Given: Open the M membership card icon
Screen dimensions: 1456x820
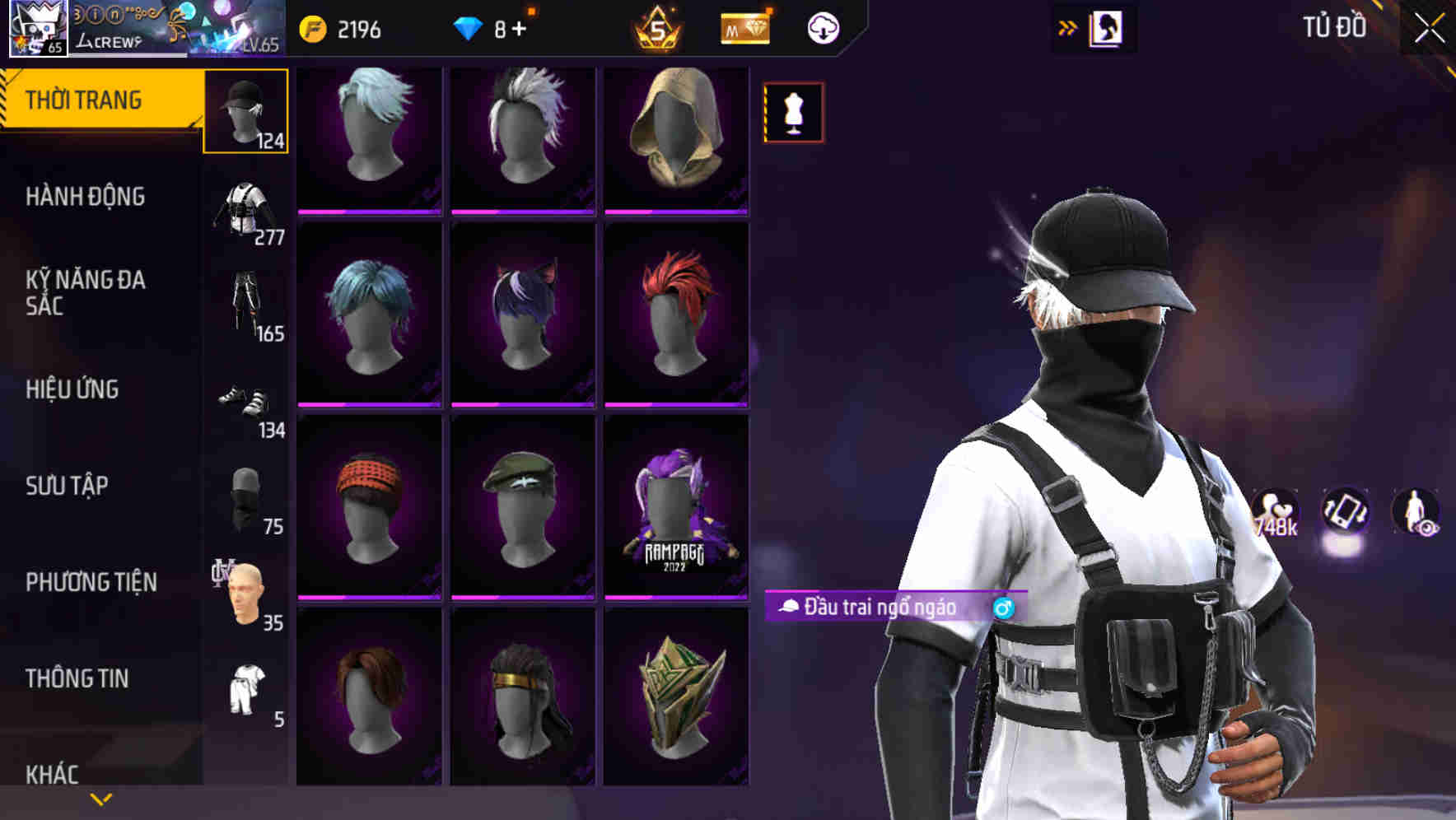Looking at the screenshot, I should pos(744,27).
